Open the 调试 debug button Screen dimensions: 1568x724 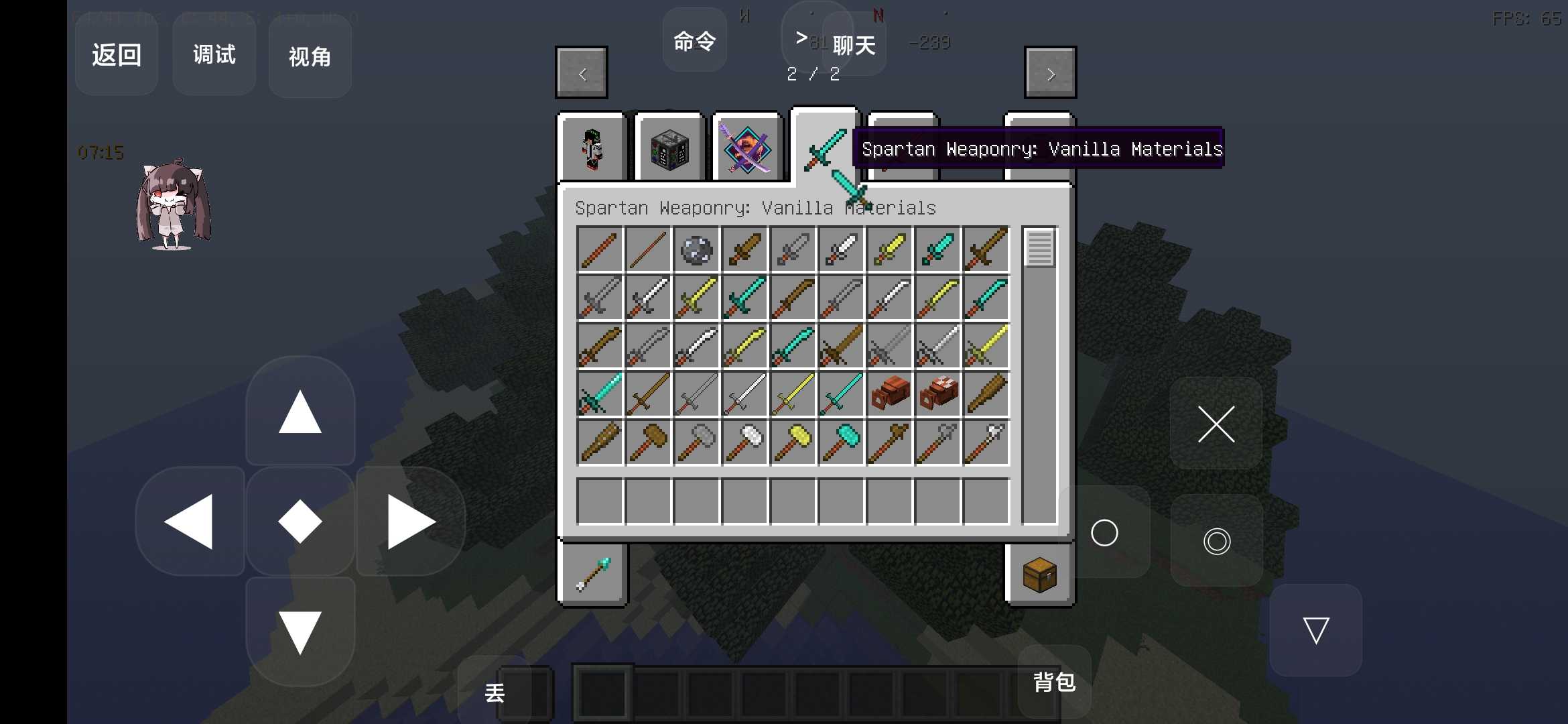pyautogui.click(x=214, y=55)
